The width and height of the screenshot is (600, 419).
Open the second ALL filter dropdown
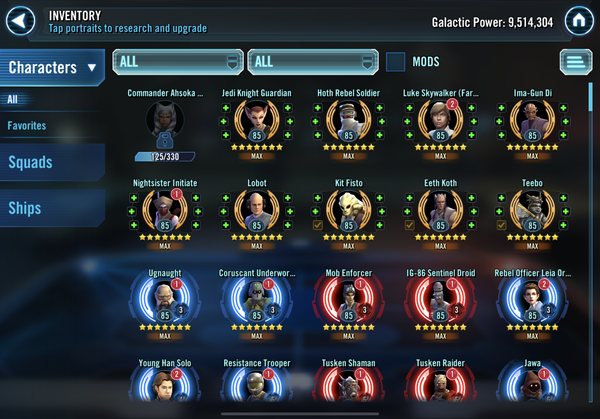[313, 62]
